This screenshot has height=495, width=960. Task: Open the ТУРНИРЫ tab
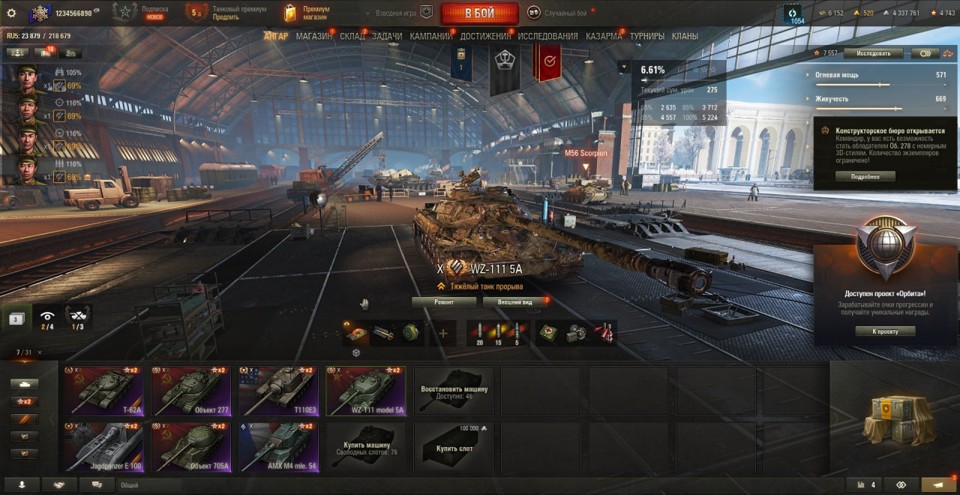647,36
